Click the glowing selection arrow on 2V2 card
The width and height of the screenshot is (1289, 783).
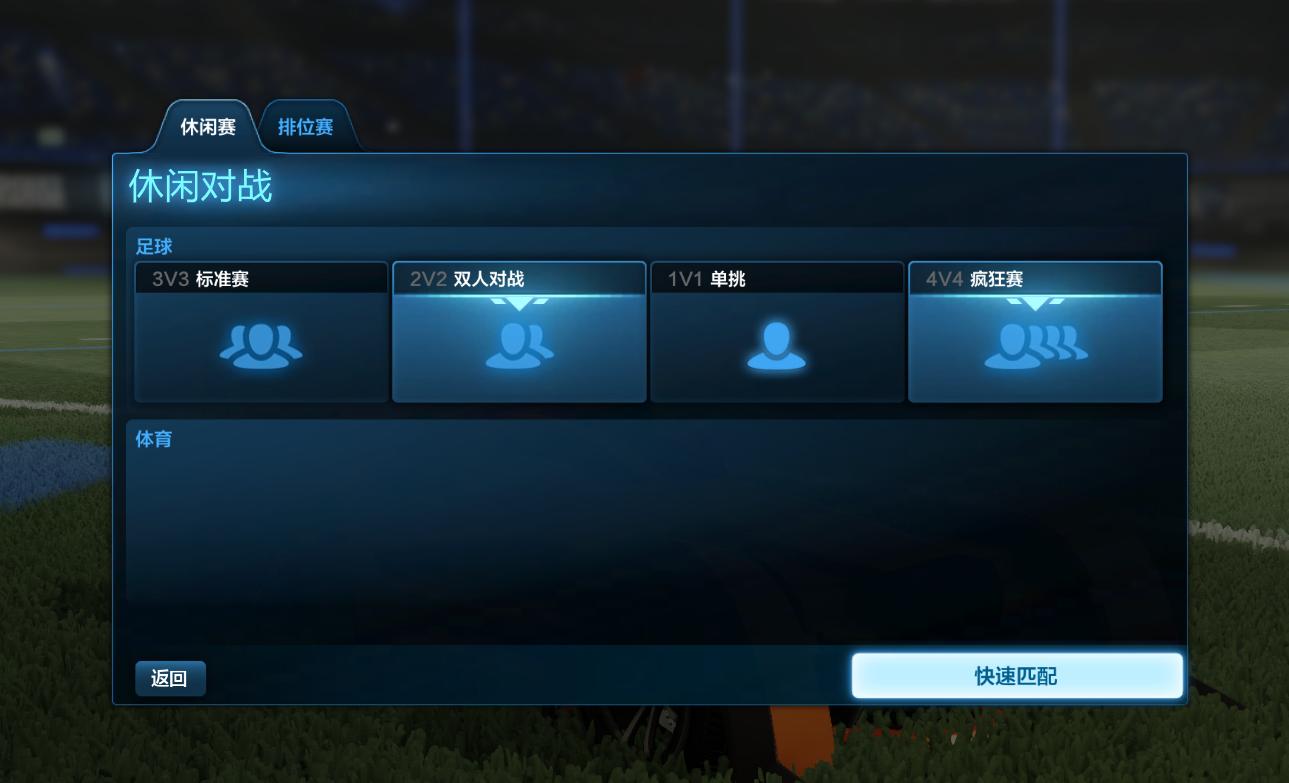pyautogui.click(x=518, y=302)
